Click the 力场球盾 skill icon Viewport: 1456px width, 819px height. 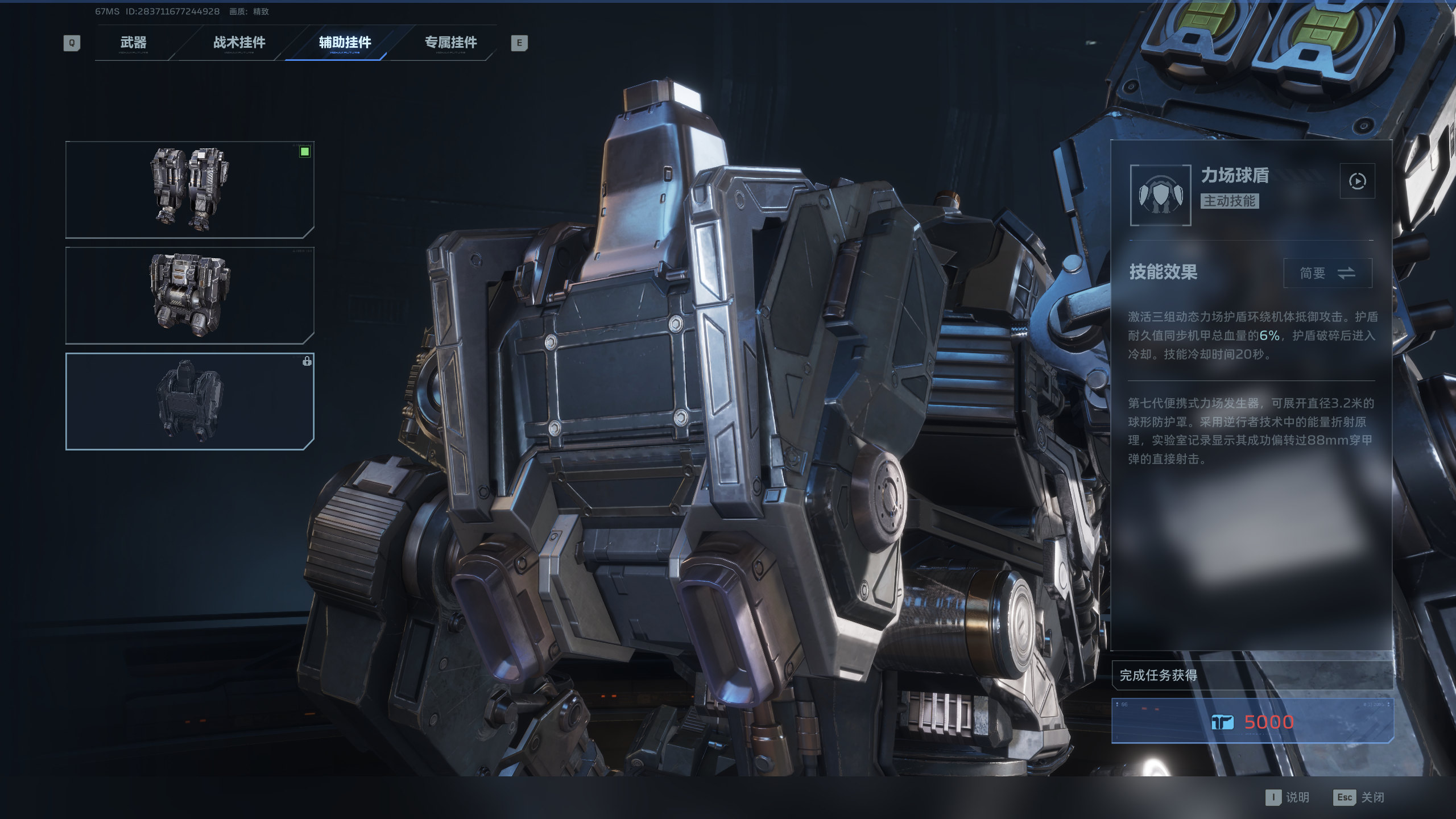tap(1160, 195)
